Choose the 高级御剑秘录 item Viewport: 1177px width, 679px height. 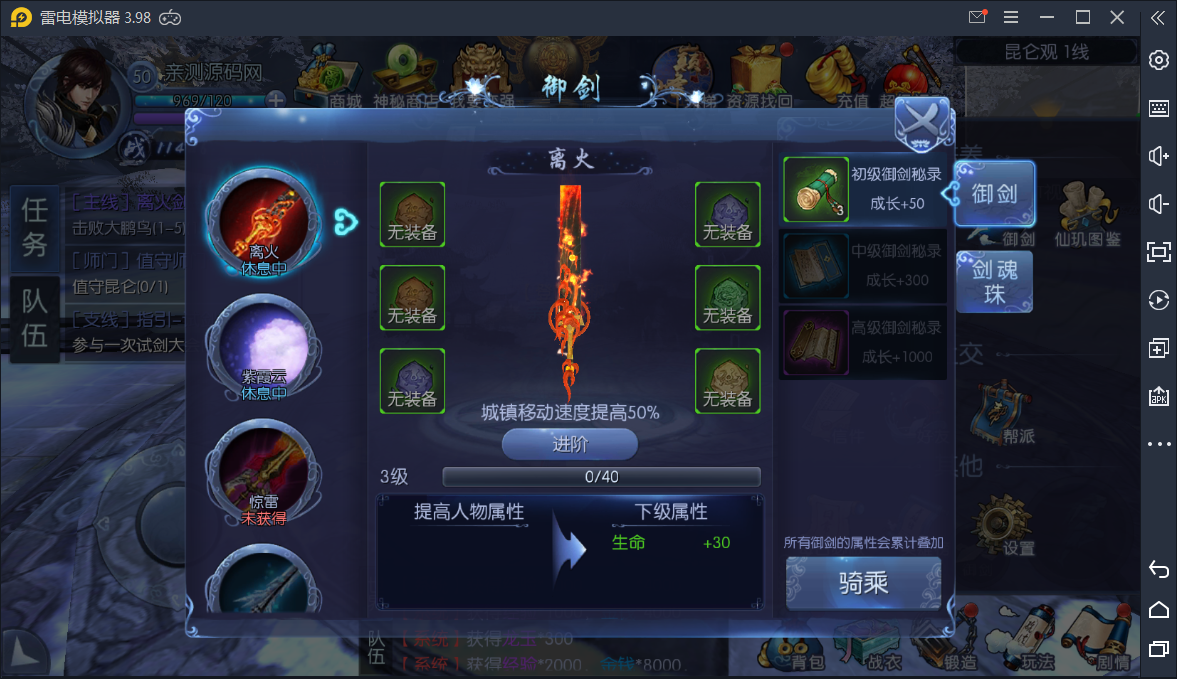(x=863, y=342)
